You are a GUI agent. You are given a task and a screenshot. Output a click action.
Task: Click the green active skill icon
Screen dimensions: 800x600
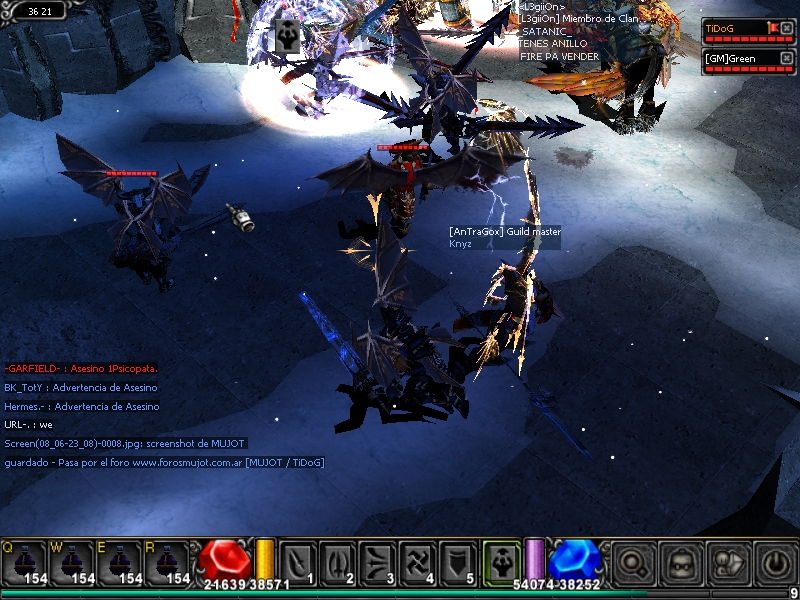(x=500, y=561)
